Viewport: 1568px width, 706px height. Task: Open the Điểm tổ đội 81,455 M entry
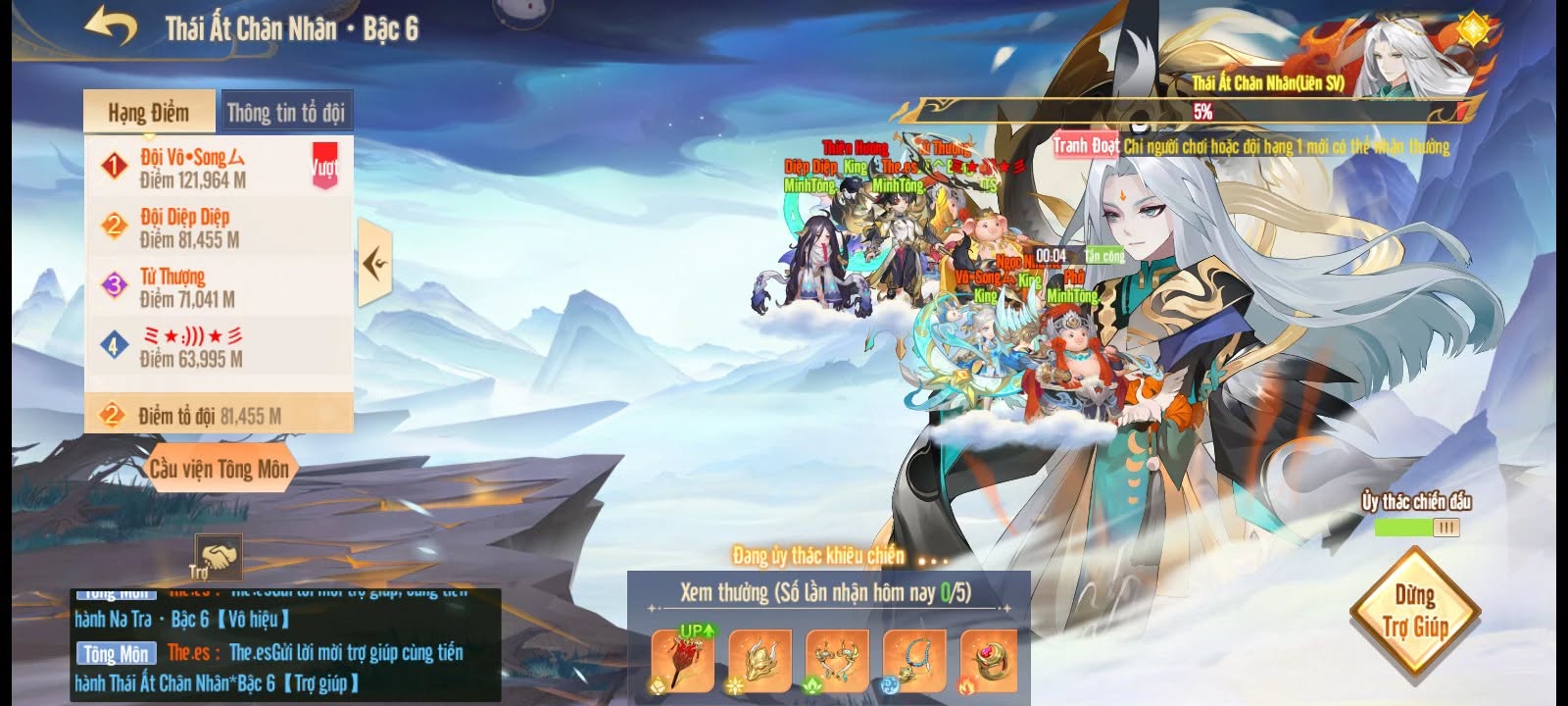coord(218,413)
